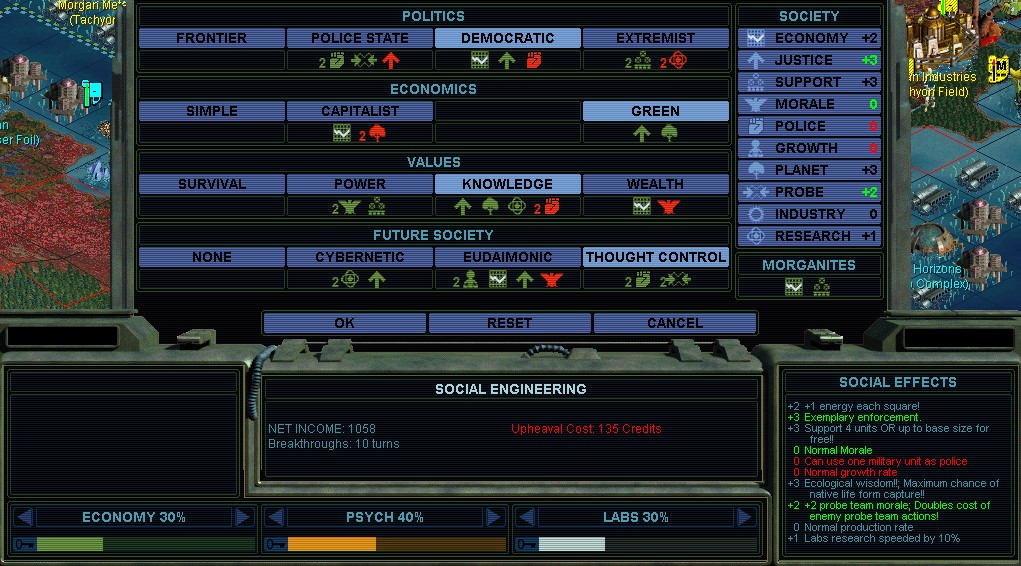Choose Power as society values
1021x566 pixels.
359,184
